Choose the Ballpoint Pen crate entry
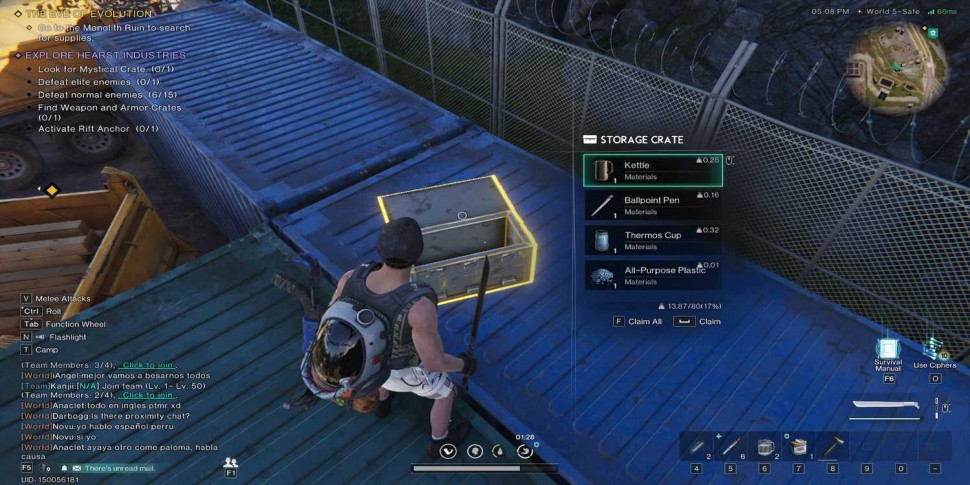The height and width of the screenshot is (485, 970). (x=652, y=205)
